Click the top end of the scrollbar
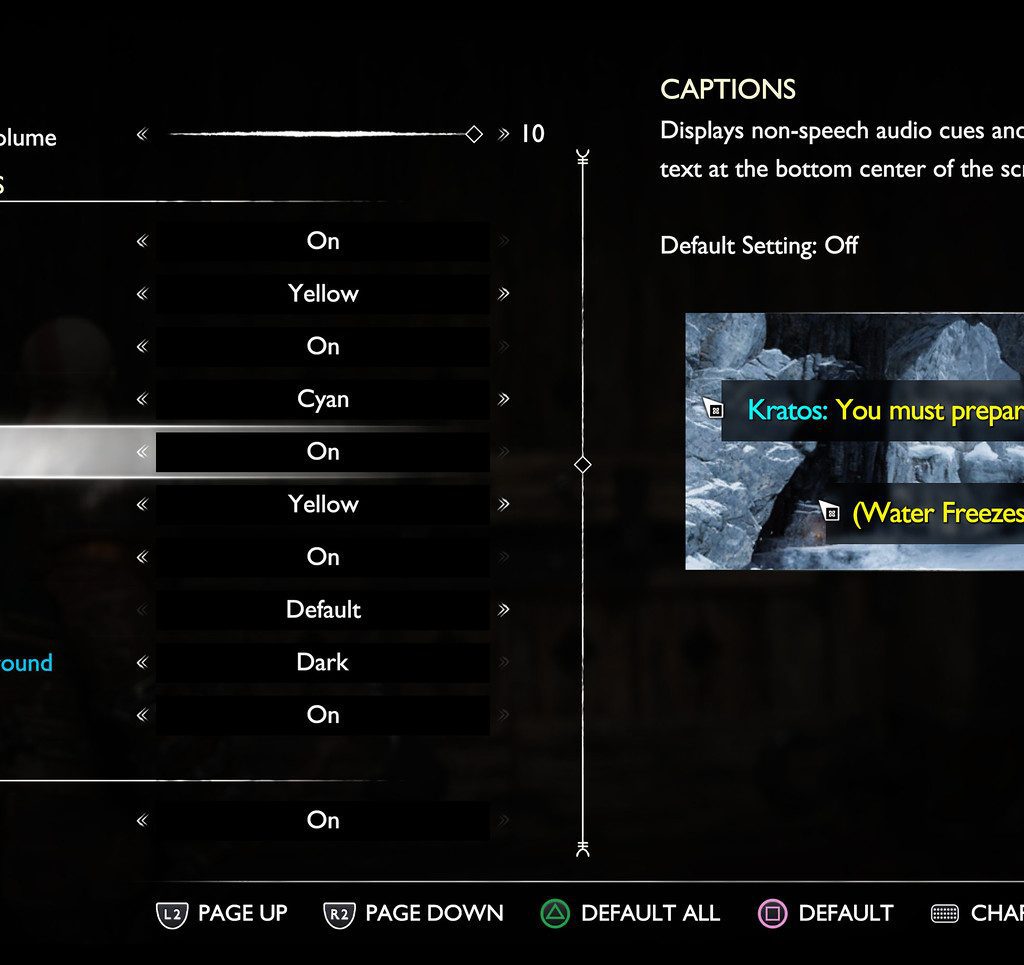1024x965 pixels. [x=583, y=157]
